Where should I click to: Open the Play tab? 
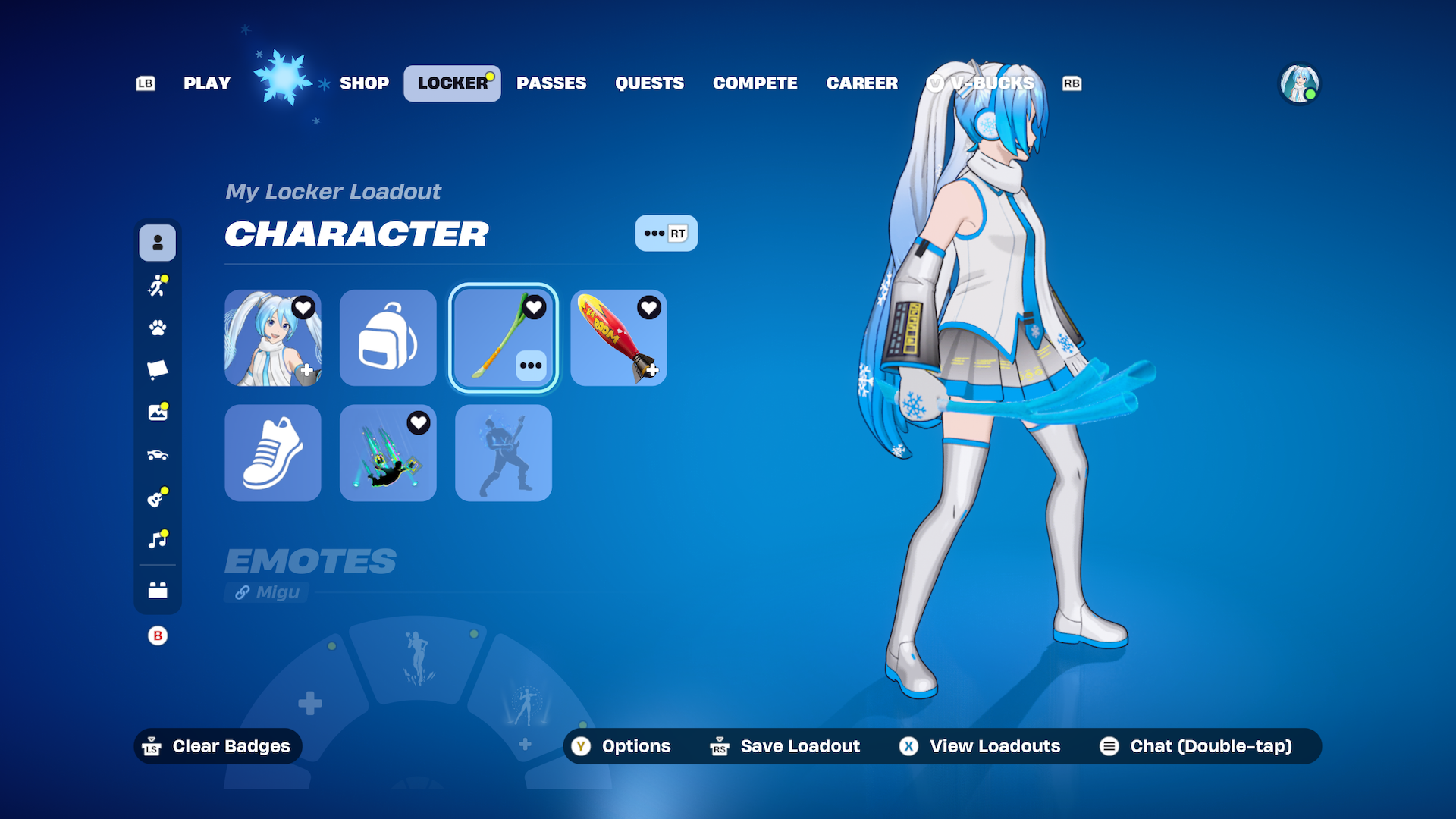[x=206, y=83]
